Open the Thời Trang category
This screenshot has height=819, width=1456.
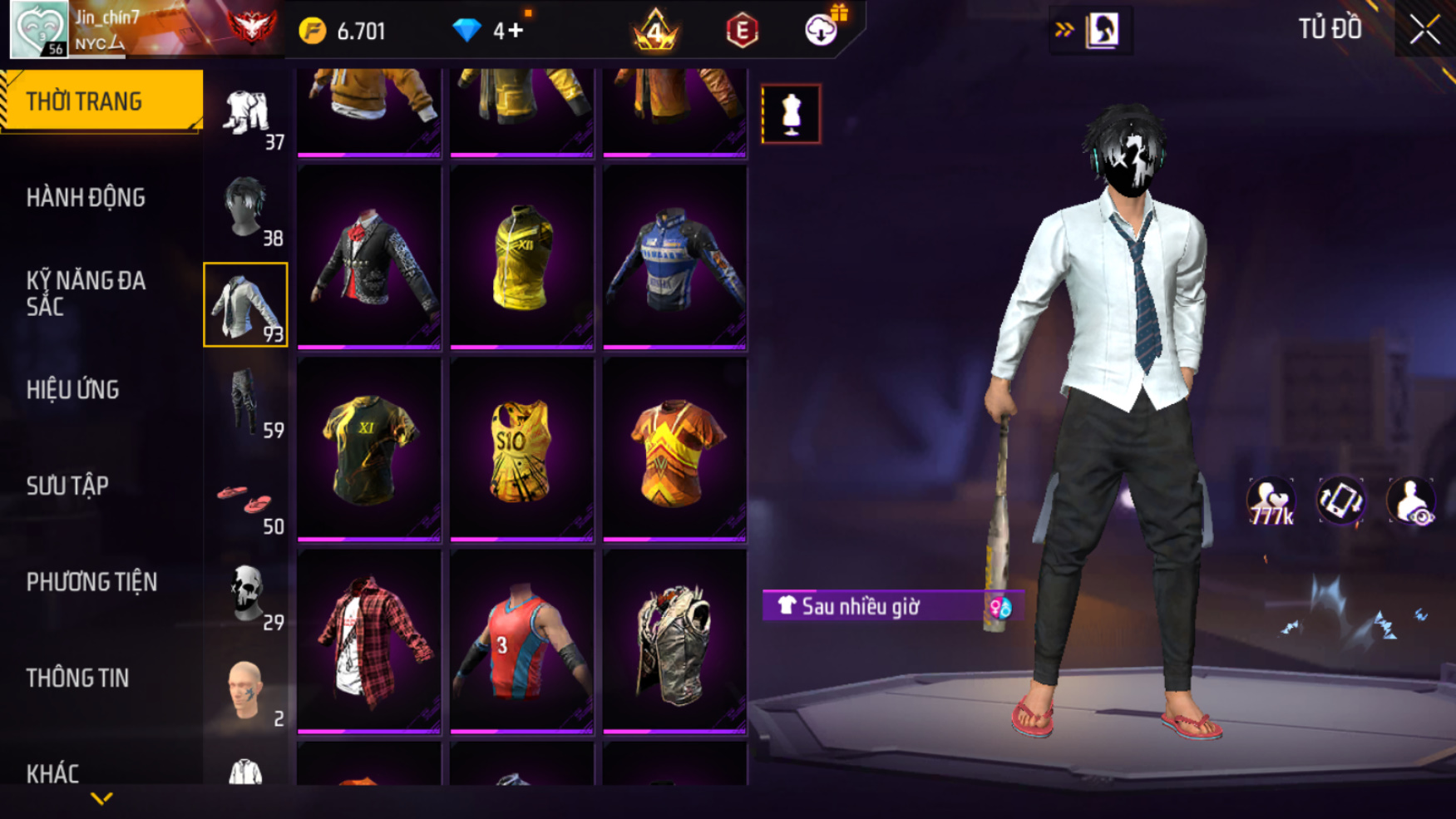[x=101, y=101]
